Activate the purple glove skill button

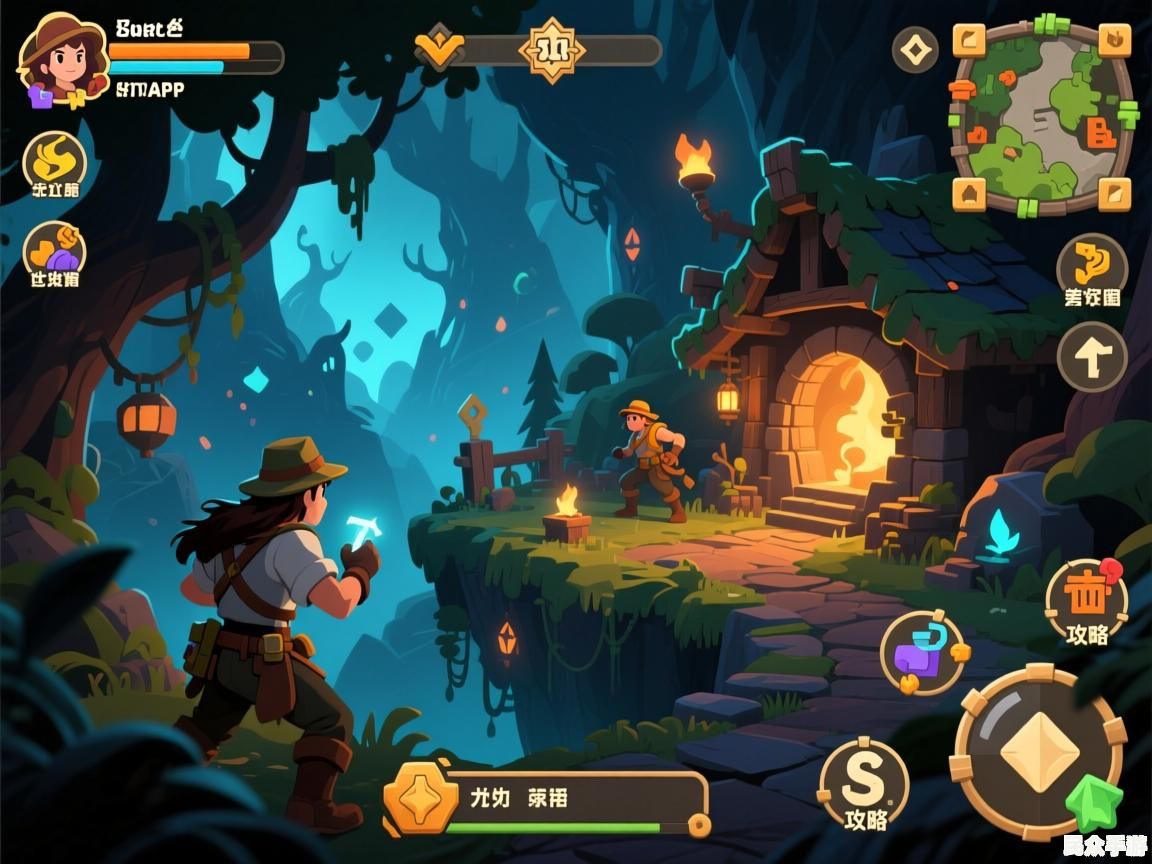click(x=921, y=653)
